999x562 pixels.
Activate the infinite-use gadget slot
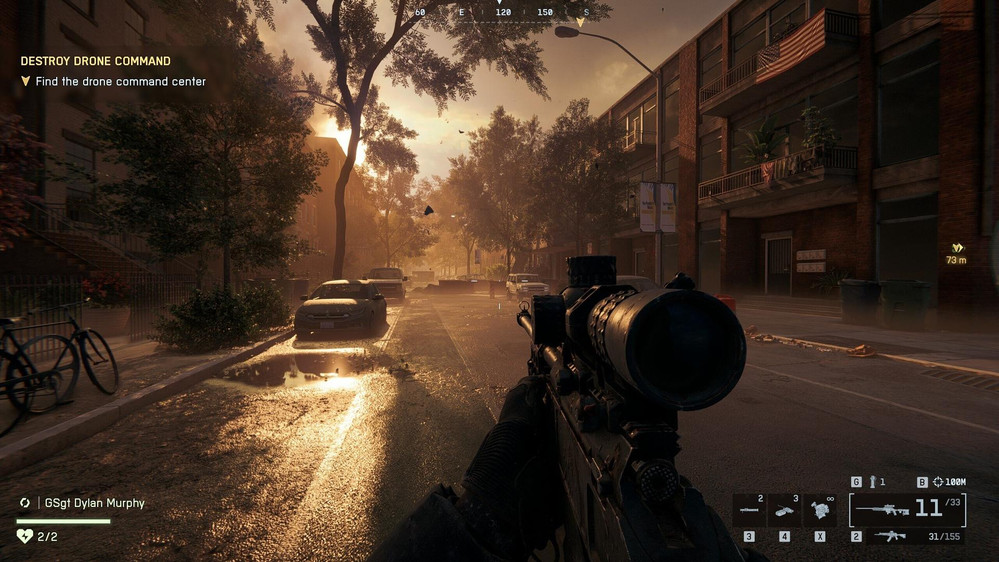[820, 509]
